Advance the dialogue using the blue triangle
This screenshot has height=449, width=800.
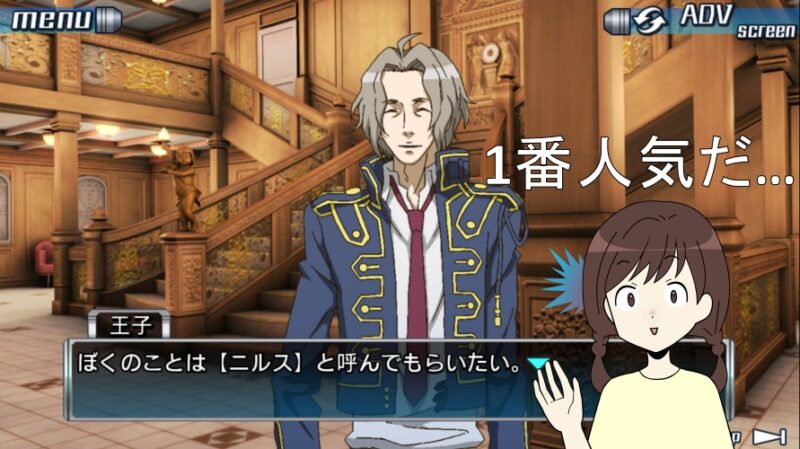[x=538, y=364]
